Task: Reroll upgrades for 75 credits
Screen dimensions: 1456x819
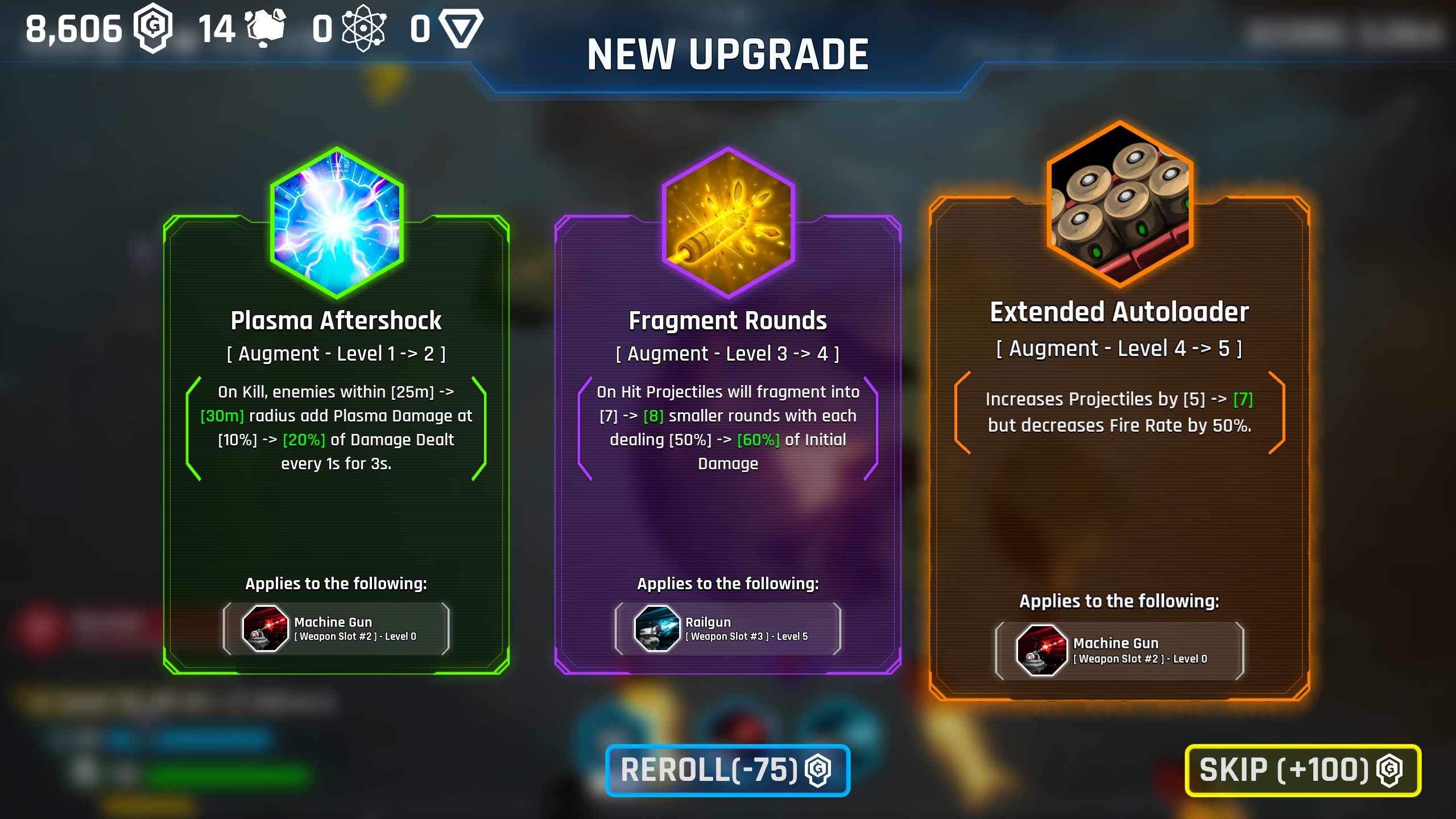Action: click(727, 770)
